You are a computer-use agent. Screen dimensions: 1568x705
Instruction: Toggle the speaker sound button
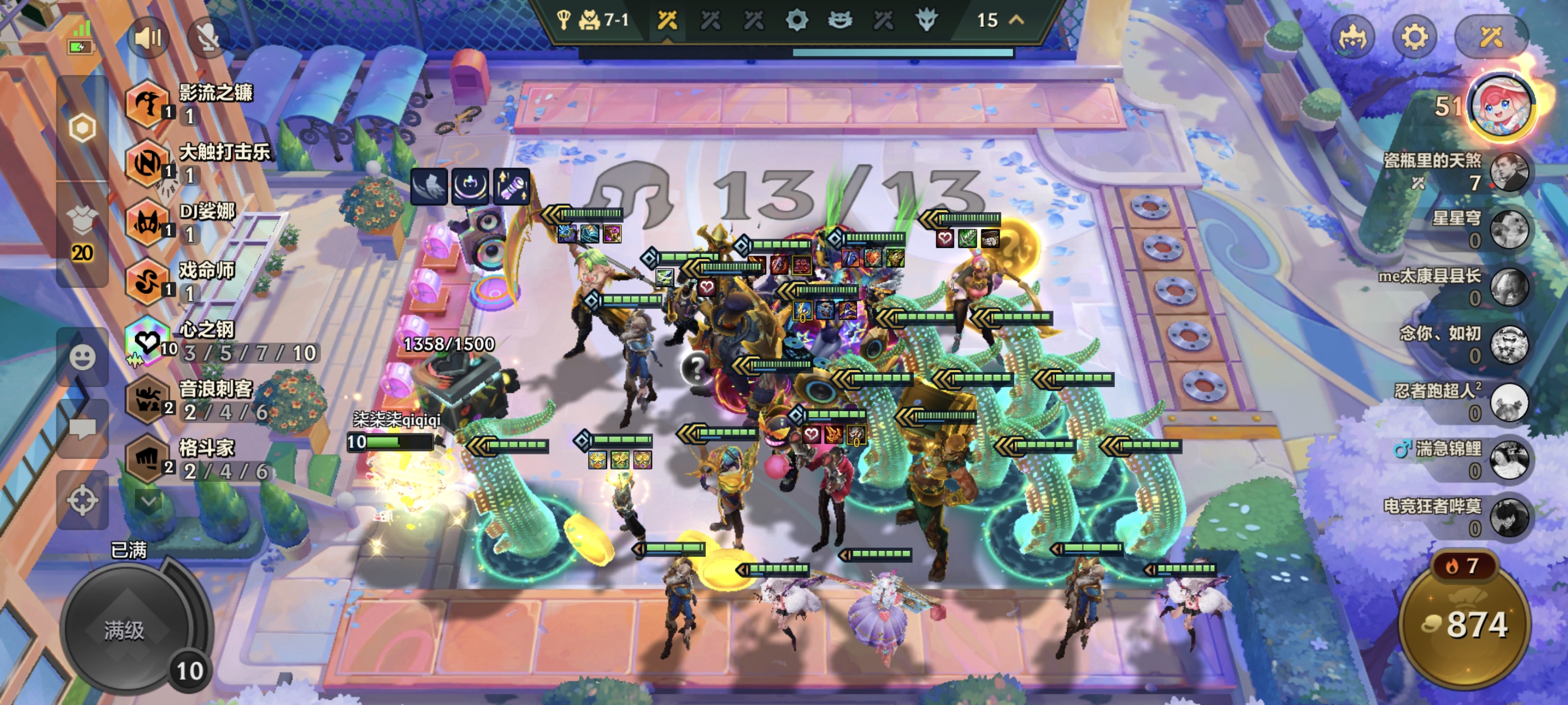148,39
